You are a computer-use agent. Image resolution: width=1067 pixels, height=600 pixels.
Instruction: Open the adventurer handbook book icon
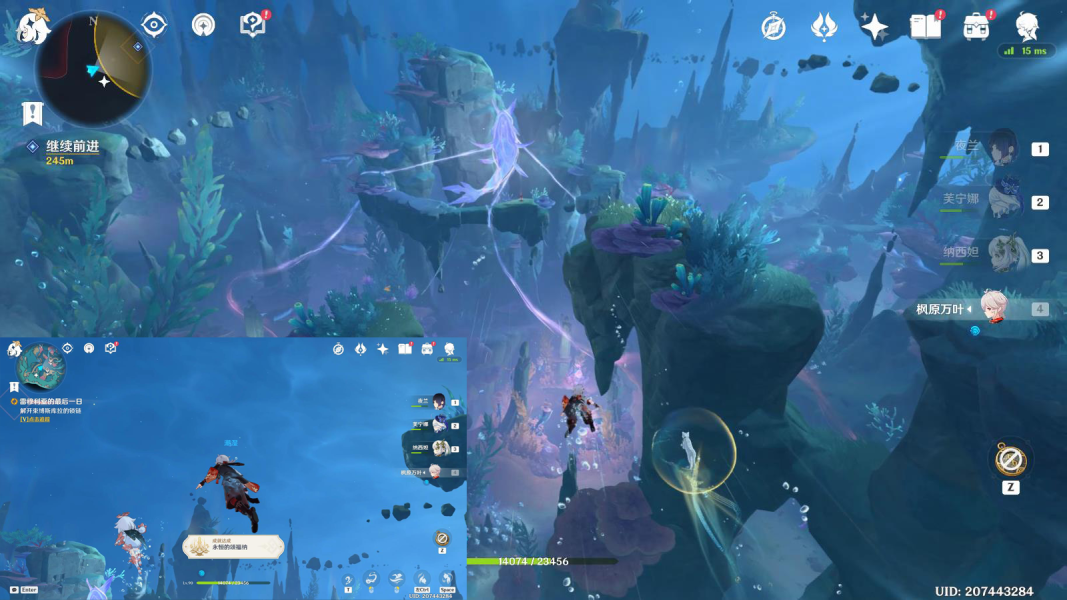click(925, 27)
